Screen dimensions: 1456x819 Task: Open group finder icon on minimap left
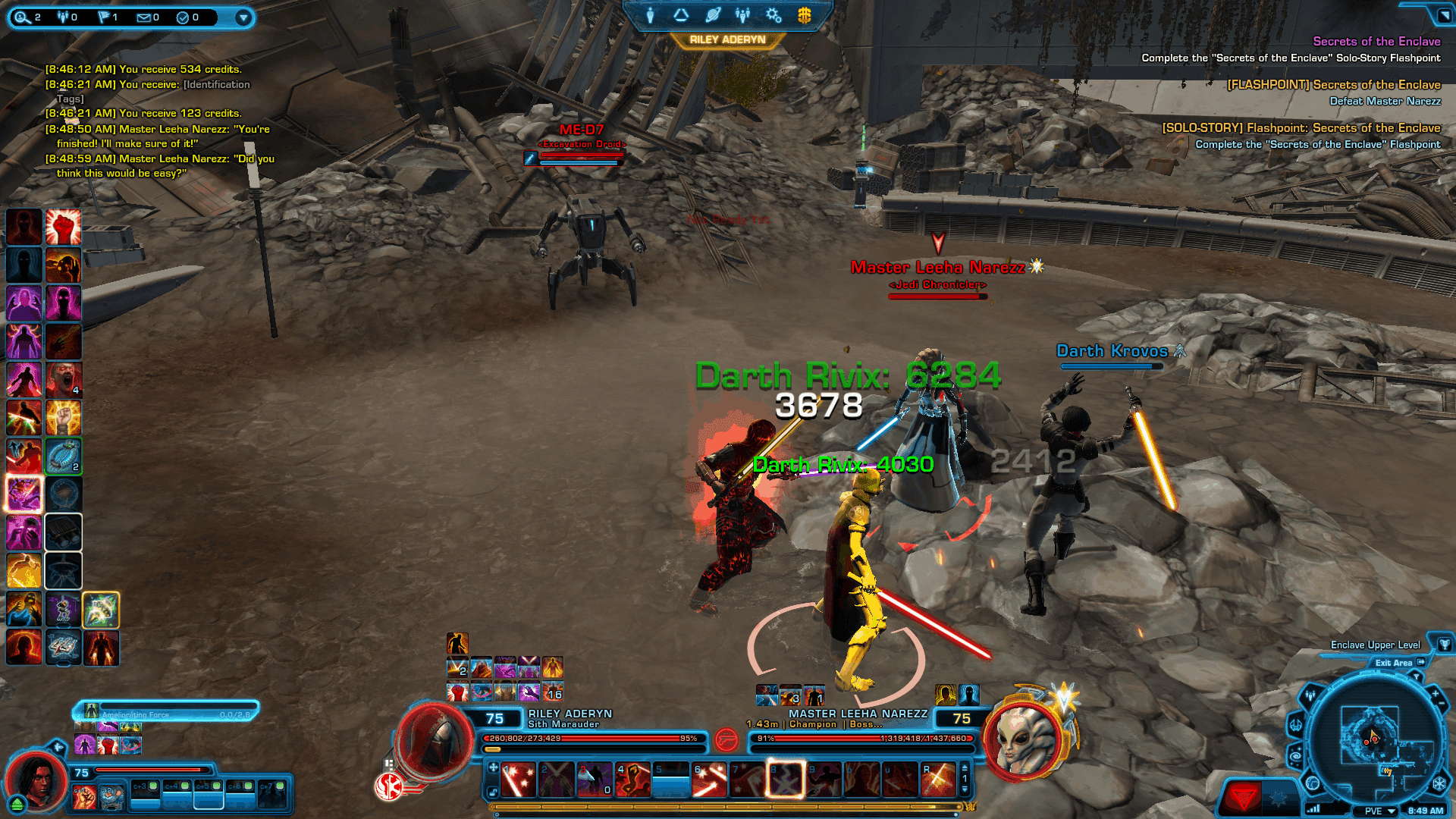pos(1310,695)
